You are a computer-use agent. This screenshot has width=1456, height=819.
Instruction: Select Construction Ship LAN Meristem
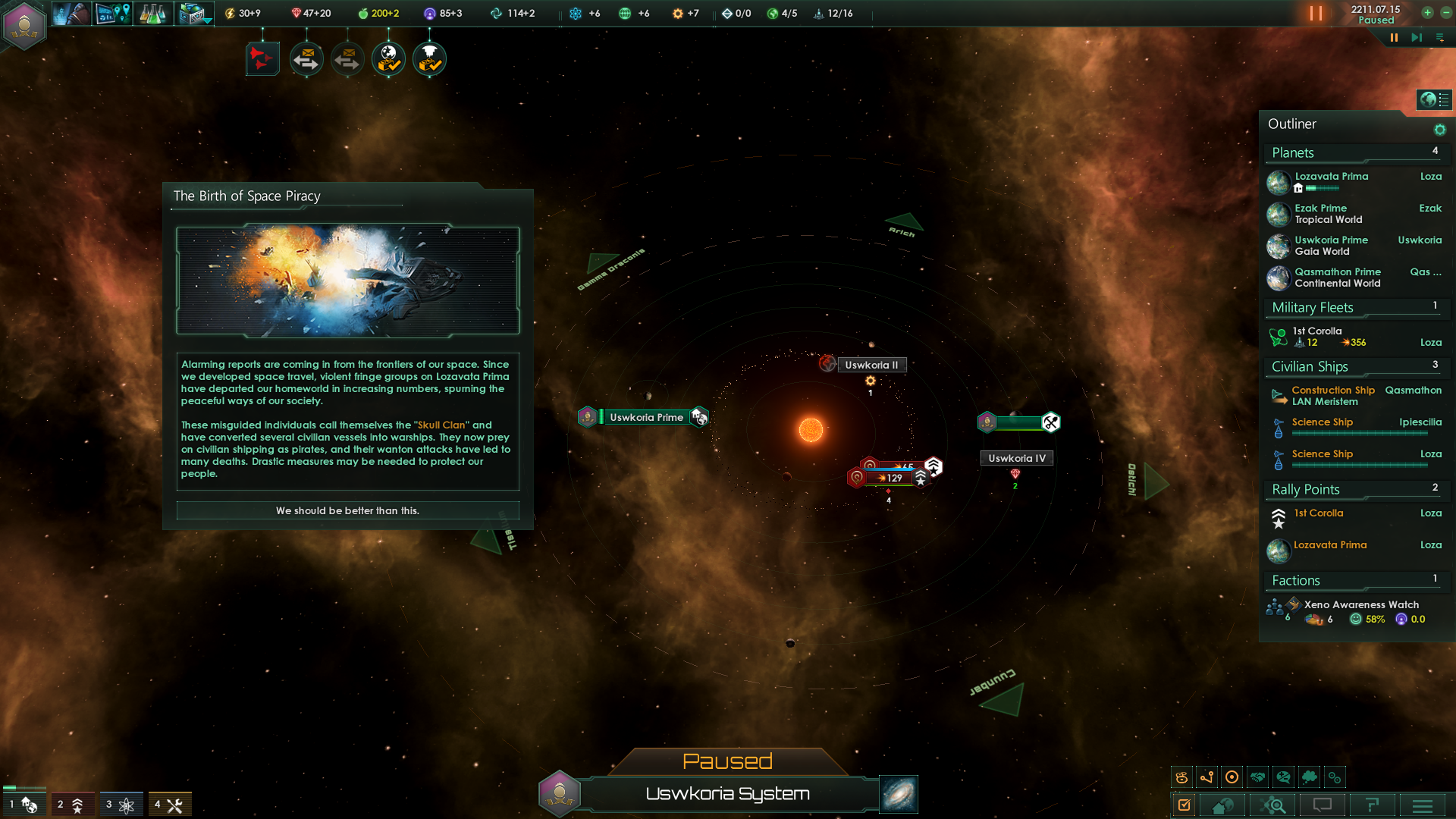pyautogui.click(x=1332, y=396)
